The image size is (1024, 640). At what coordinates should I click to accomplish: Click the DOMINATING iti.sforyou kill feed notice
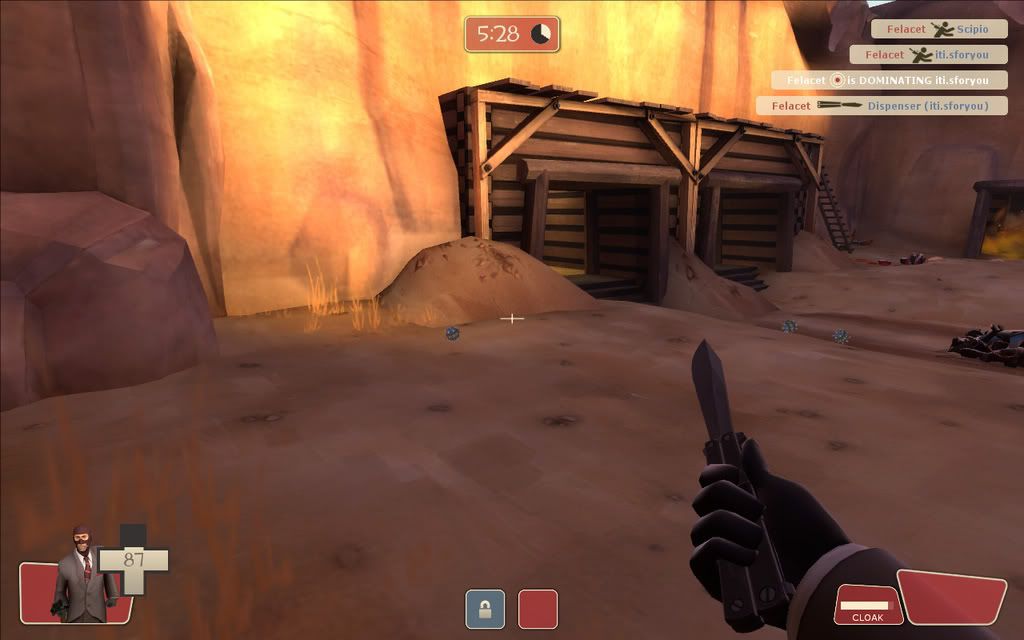[888, 80]
